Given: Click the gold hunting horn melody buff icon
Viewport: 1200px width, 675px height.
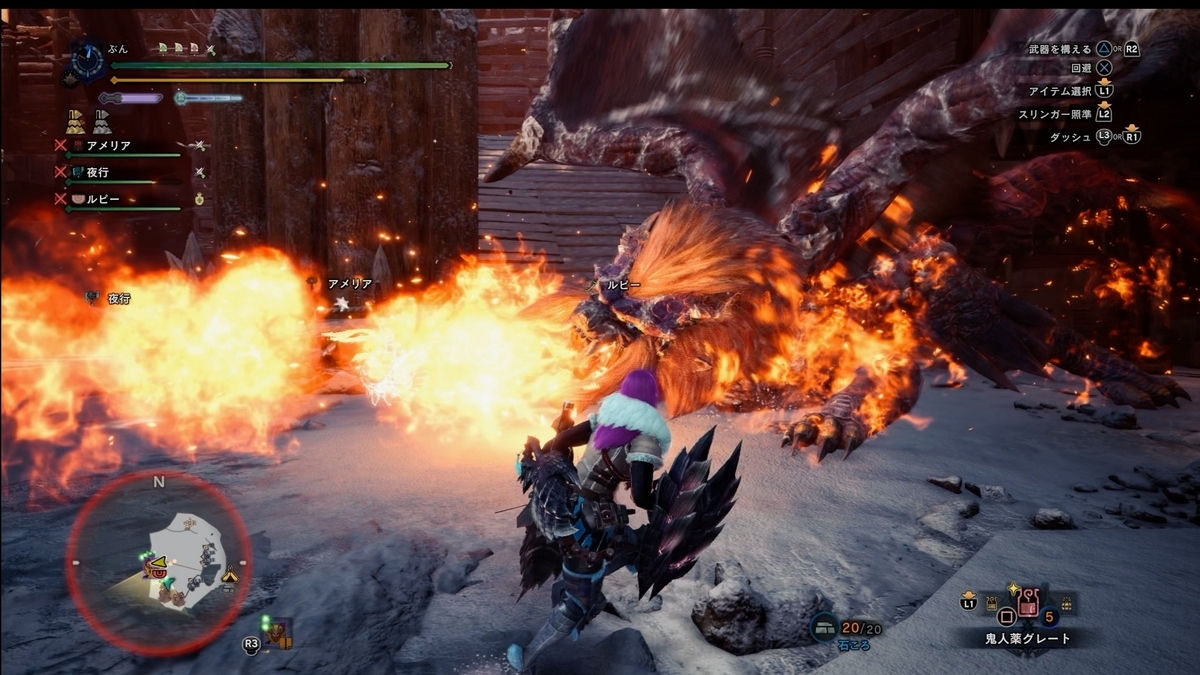Looking at the screenshot, I should coord(75,122).
